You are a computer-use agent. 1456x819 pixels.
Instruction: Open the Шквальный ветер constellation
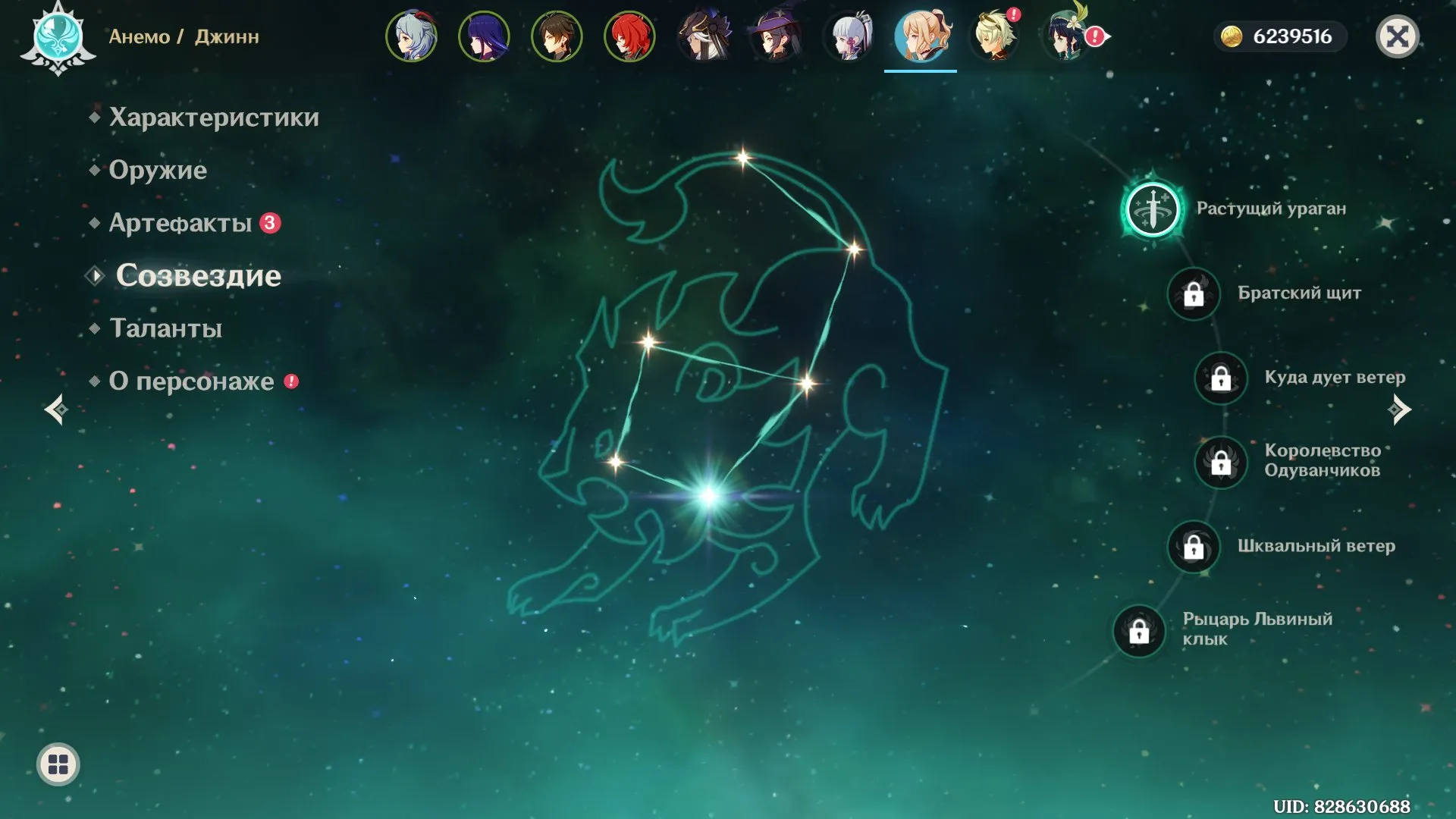[1193, 548]
